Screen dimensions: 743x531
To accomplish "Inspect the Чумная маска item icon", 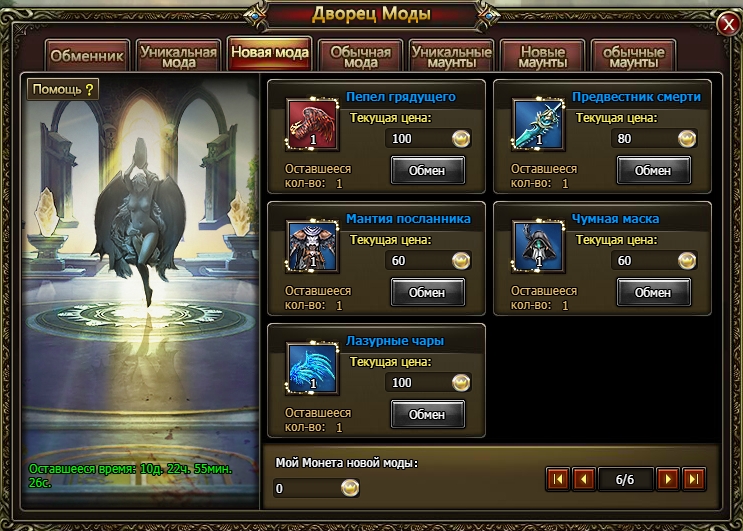I will 538,247.
